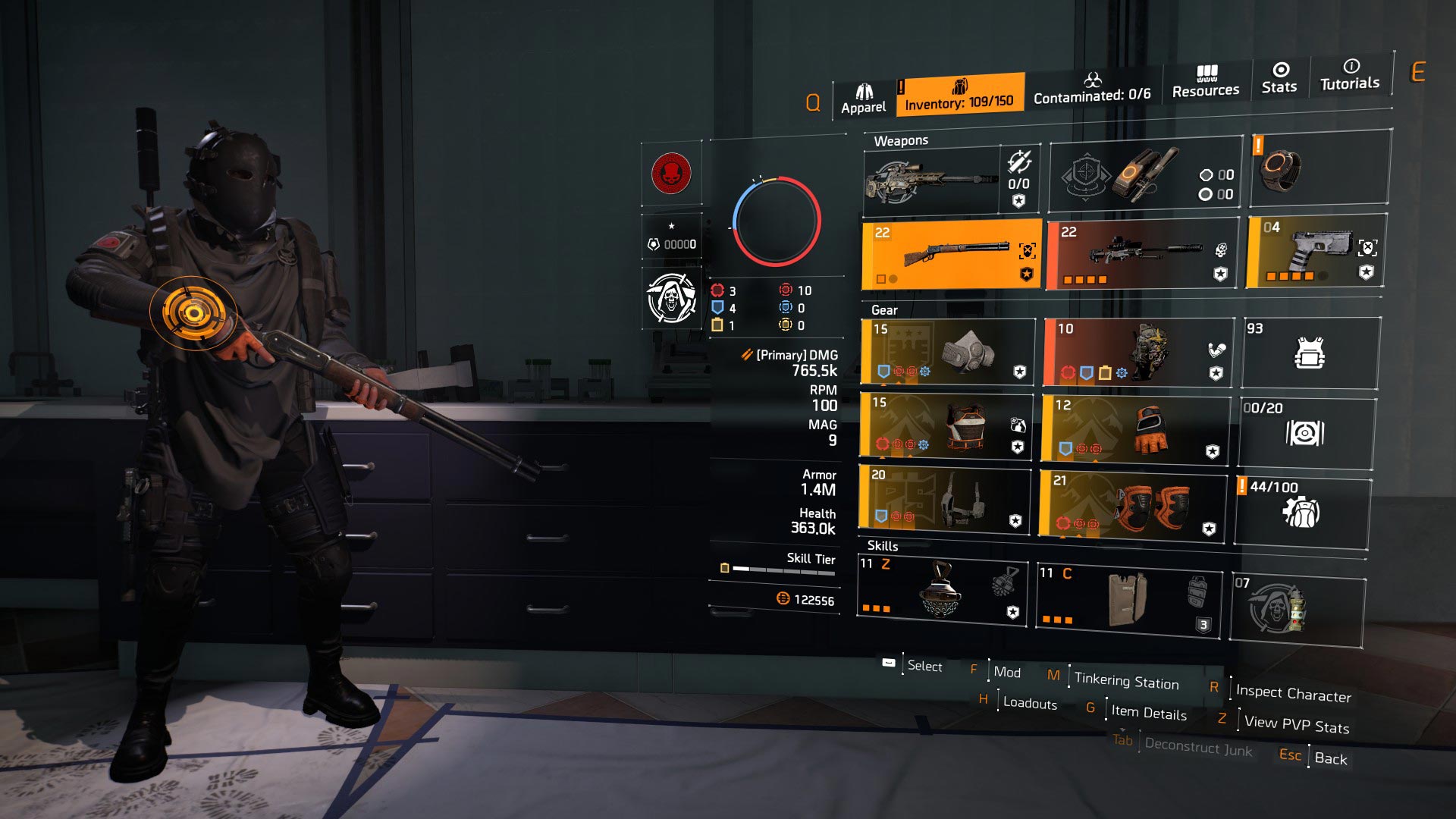Open the chest armor gear slot

click(x=948, y=428)
